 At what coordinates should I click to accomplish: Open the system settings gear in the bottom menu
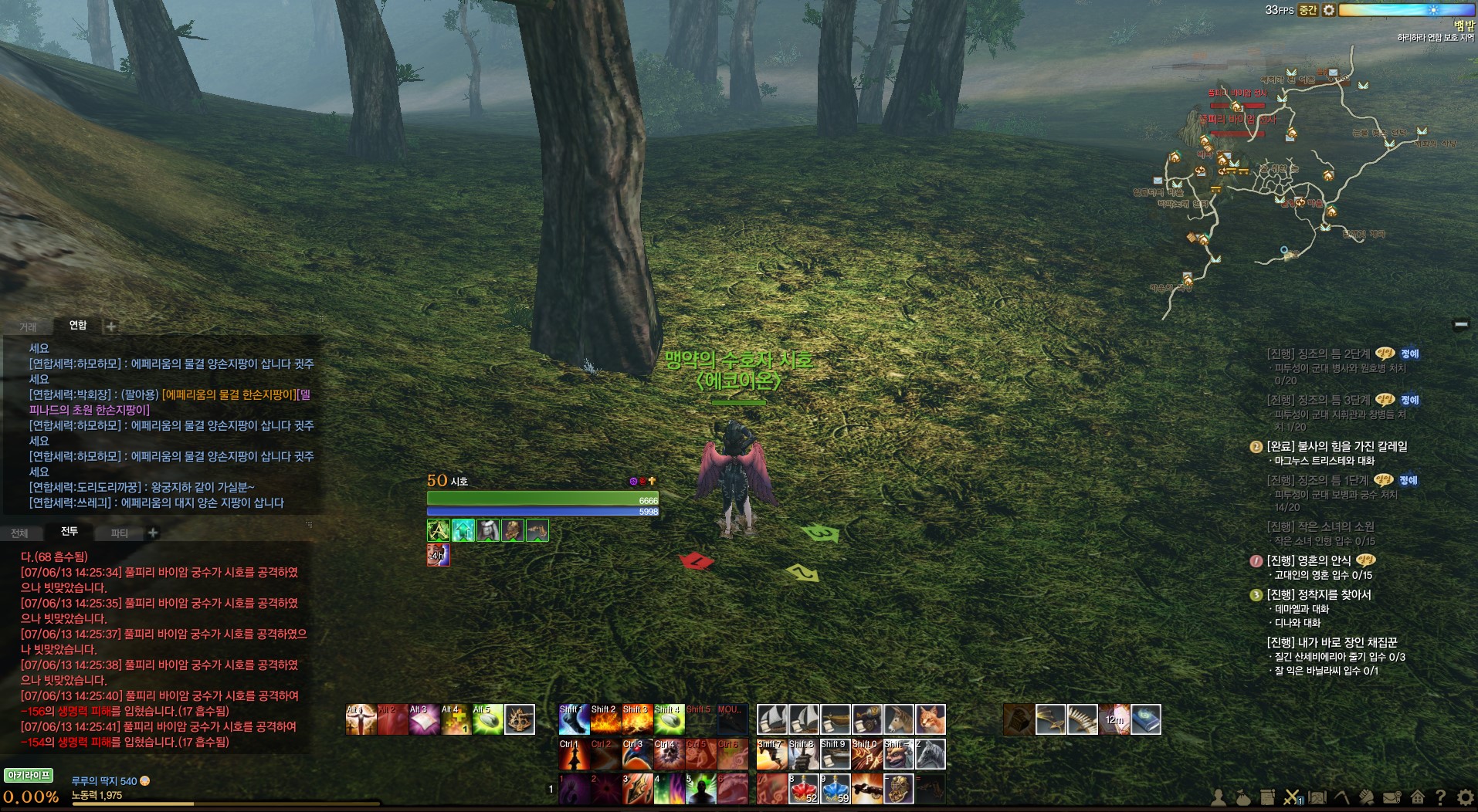pos(1465,797)
